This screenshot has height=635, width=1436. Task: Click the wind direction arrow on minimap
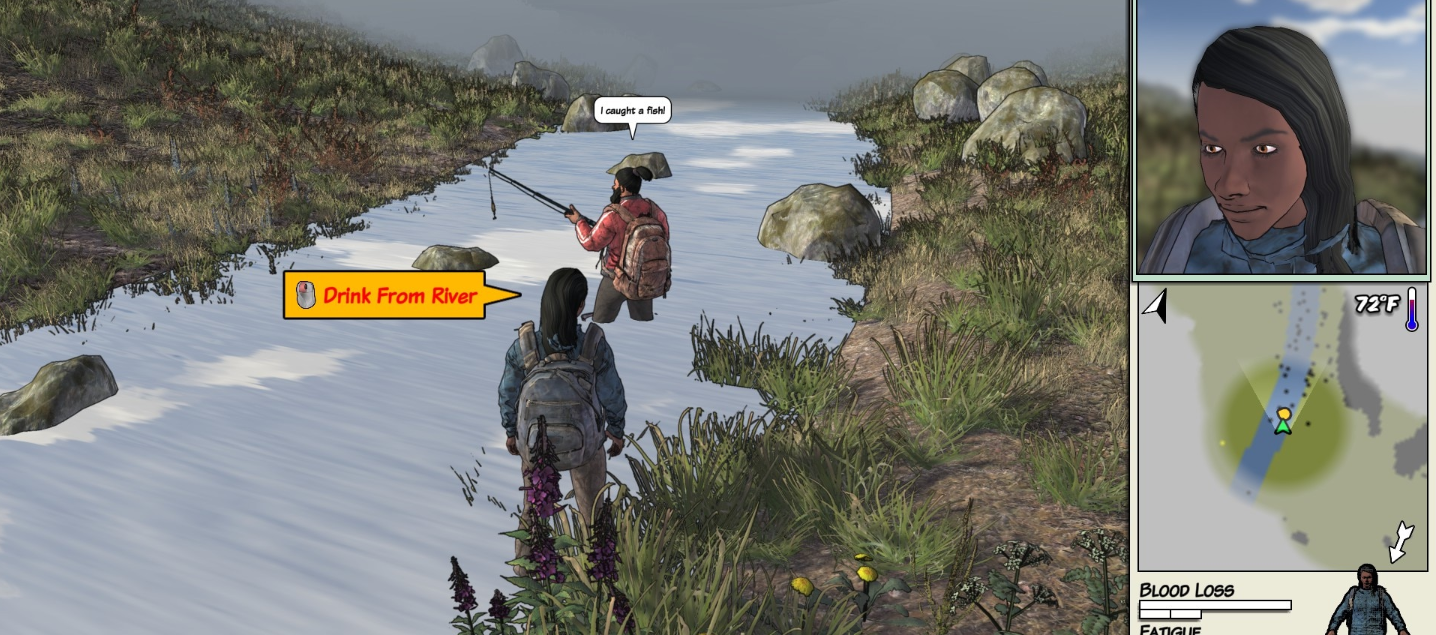1402,541
